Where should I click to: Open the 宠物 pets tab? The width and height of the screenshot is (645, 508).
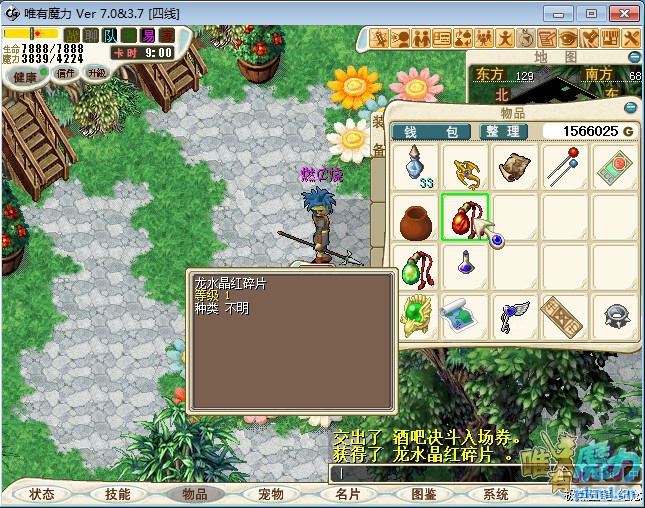271,494
